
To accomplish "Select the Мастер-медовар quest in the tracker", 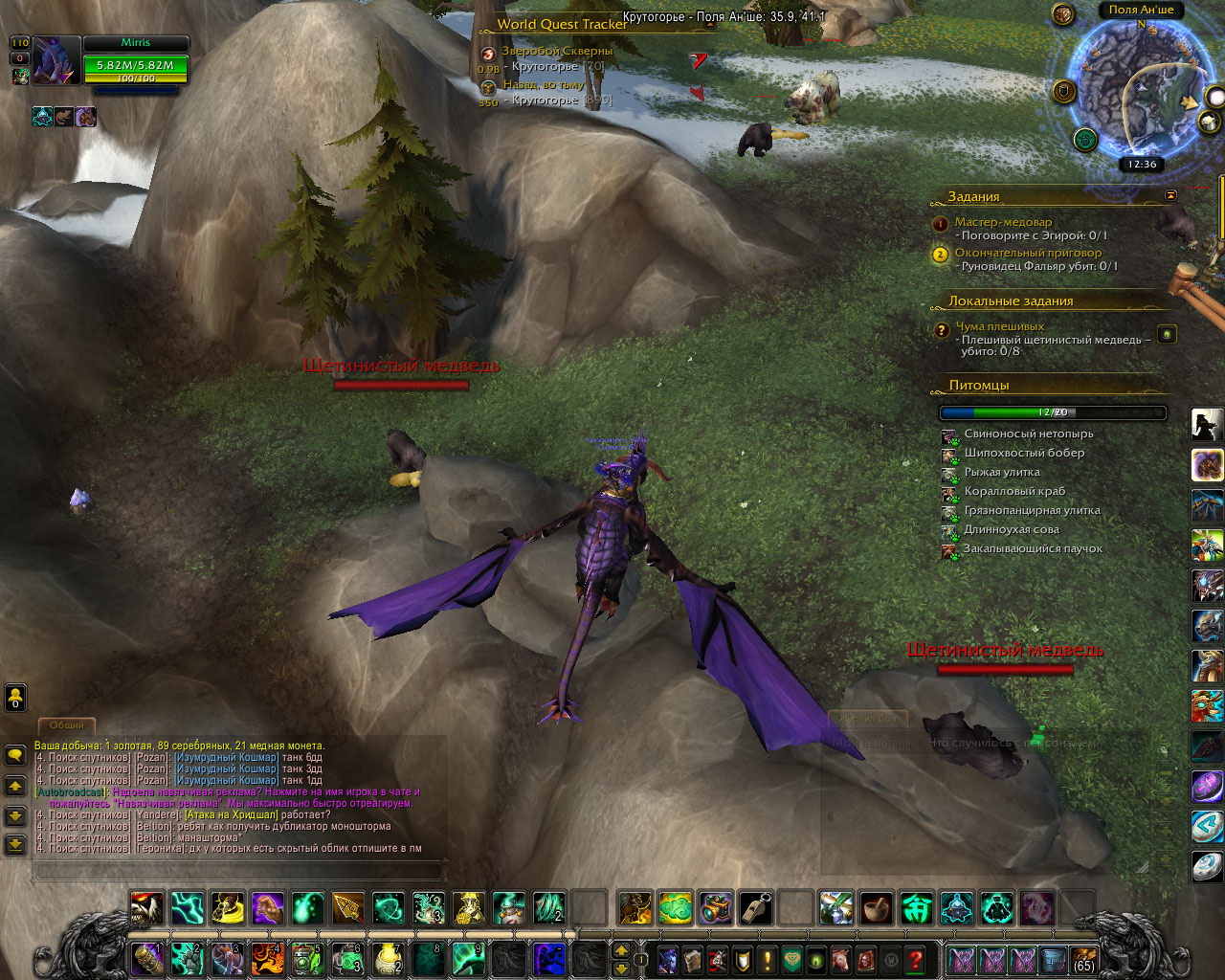I will click(x=1002, y=222).
